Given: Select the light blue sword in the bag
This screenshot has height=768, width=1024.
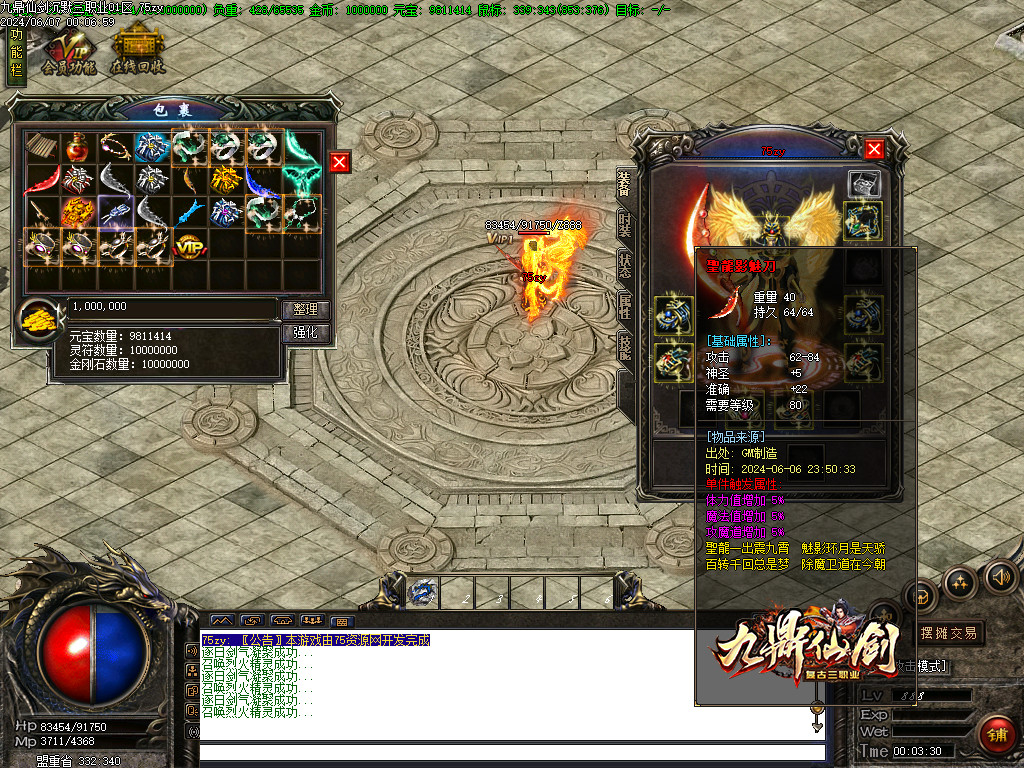Looking at the screenshot, I should pyautogui.click(x=188, y=211).
